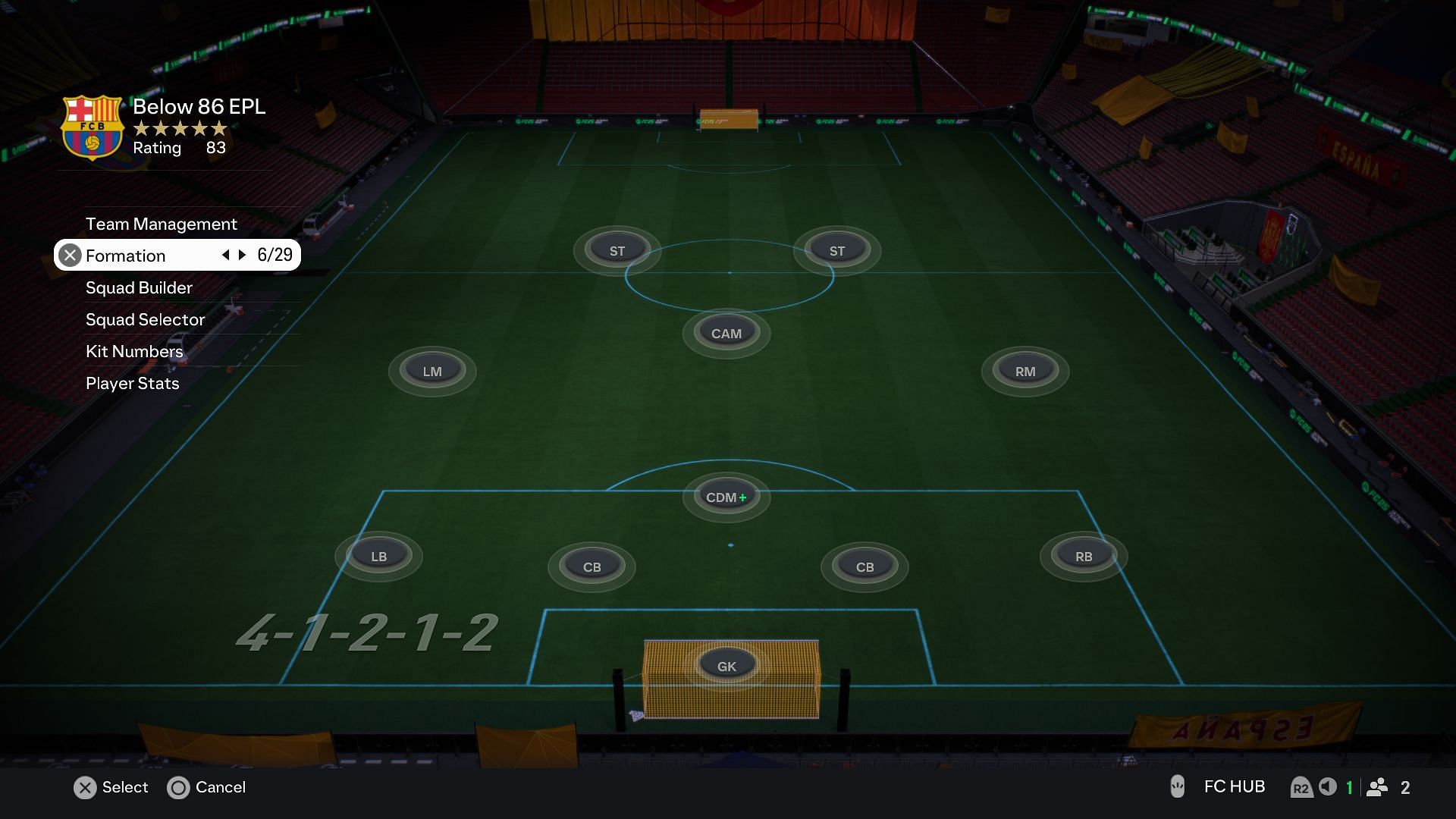Pick the LM position on the pitch
Viewport: 1456px width, 819px height.
pos(432,371)
